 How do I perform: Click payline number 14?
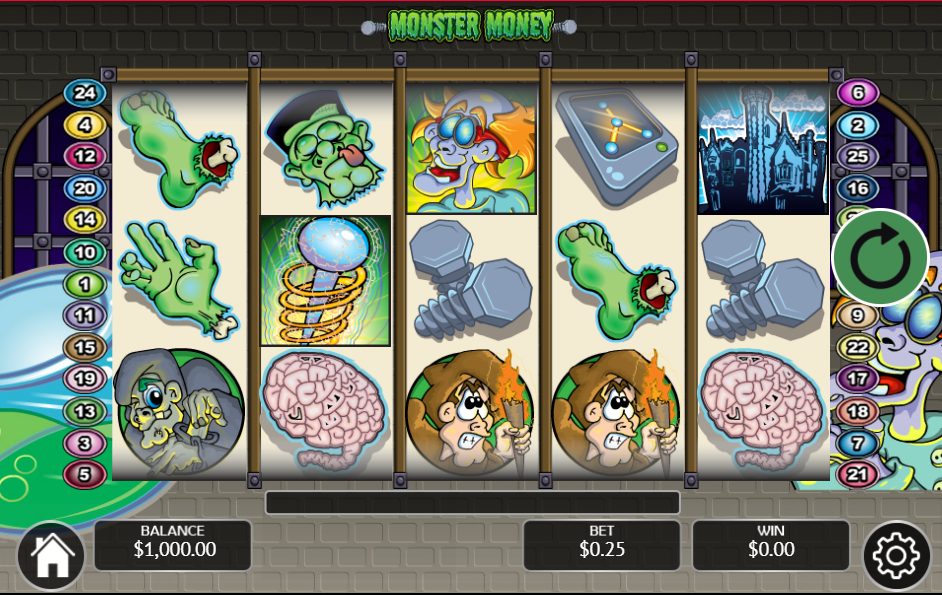pos(85,219)
